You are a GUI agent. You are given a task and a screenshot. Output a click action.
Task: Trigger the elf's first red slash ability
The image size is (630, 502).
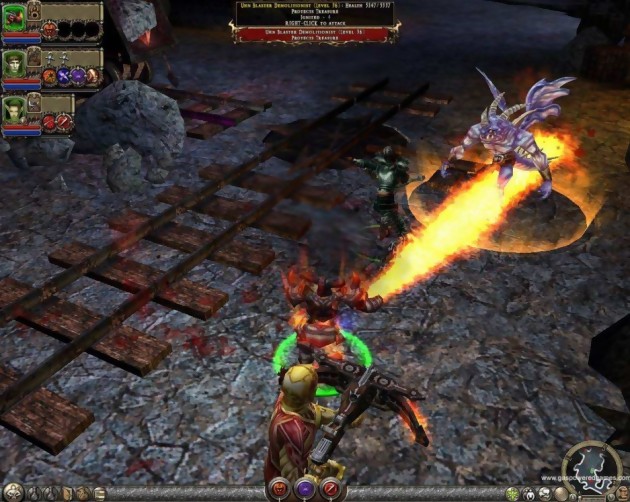pyautogui.click(x=48, y=122)
